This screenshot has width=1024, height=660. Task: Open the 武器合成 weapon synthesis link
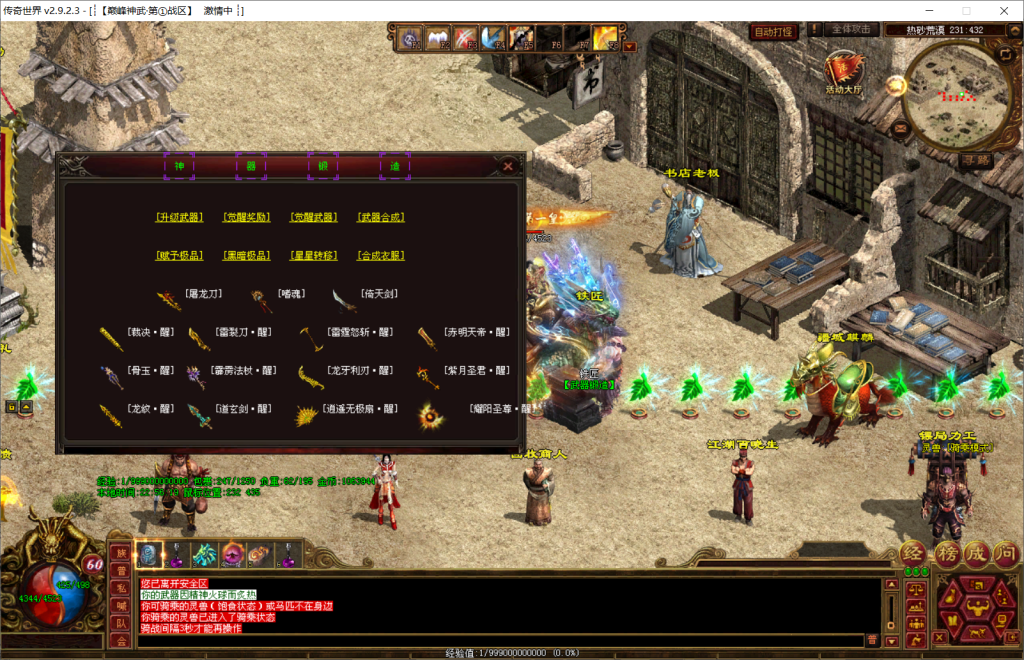(381, 217)
